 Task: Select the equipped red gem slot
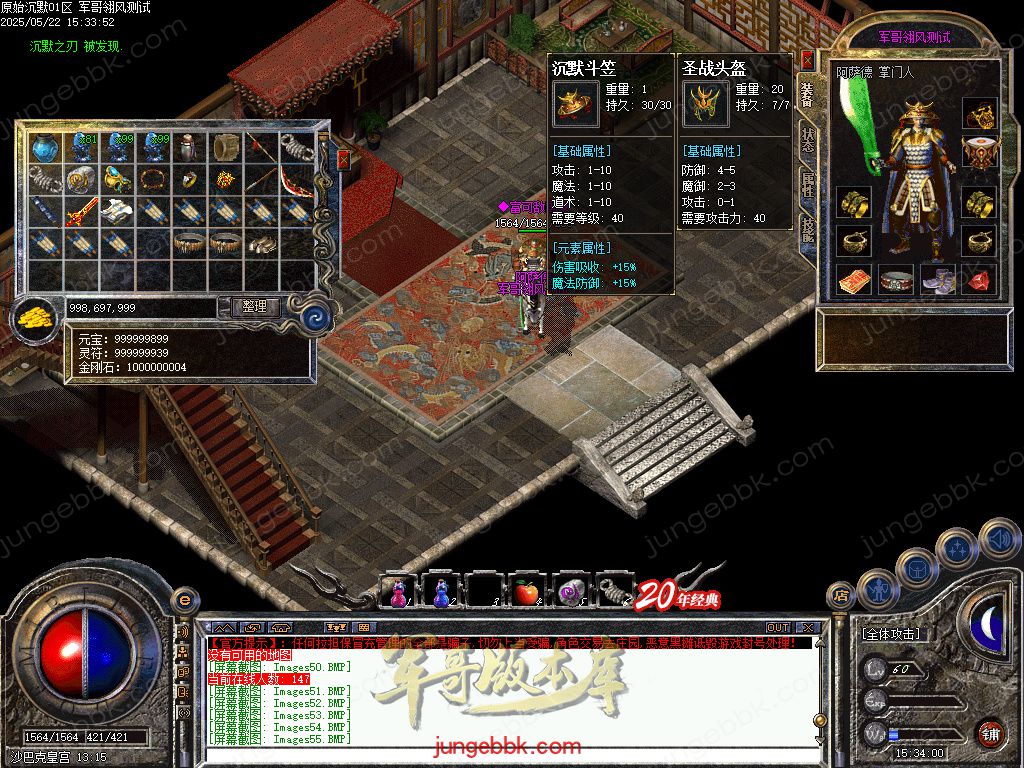980,280
